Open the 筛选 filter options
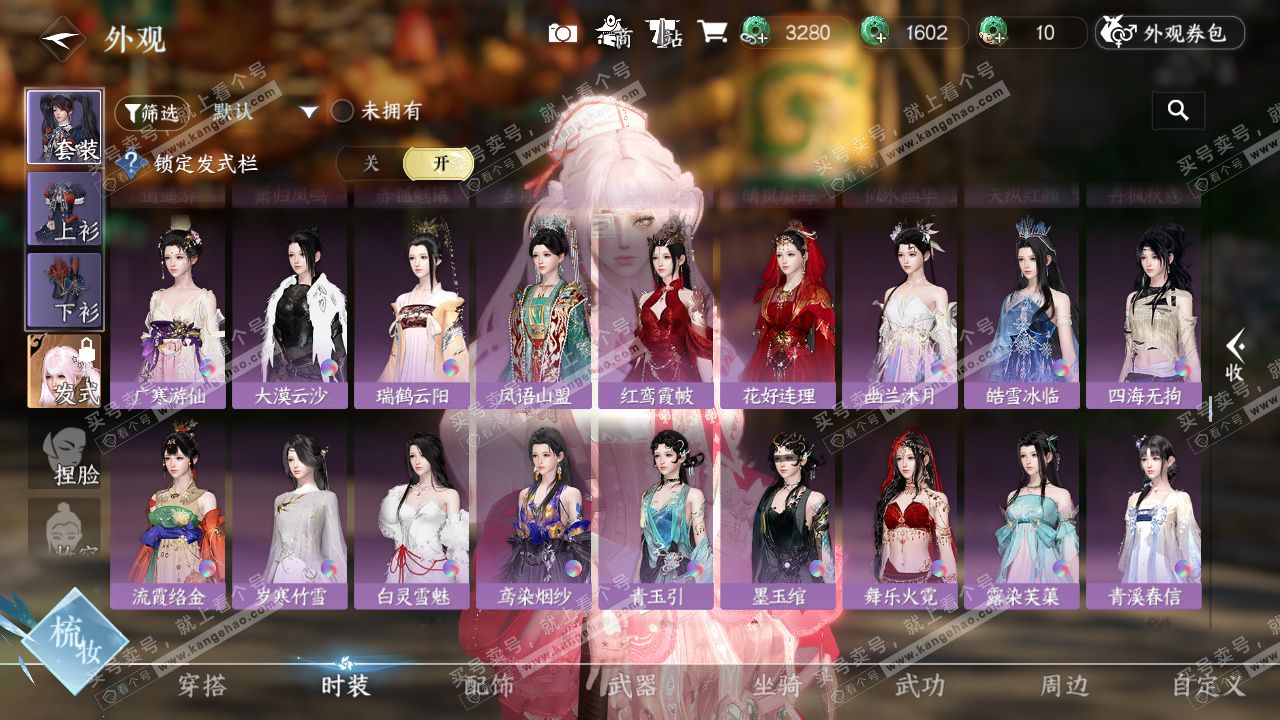Screen dimensions: 1280x720 [152, 112]
